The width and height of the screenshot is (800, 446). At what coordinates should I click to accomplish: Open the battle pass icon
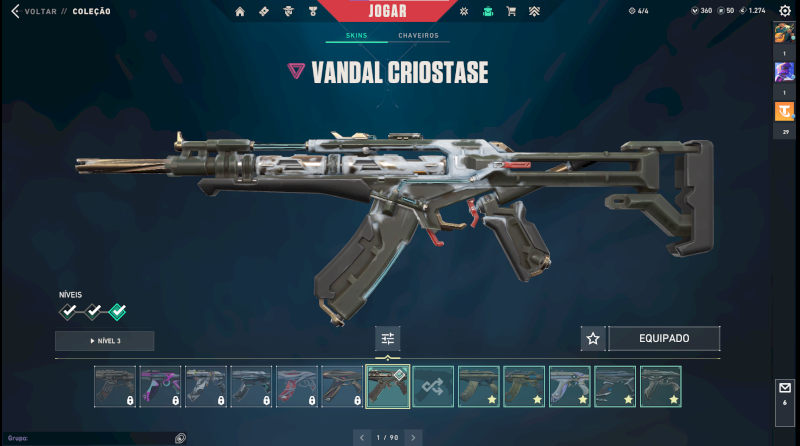point(264,11)
